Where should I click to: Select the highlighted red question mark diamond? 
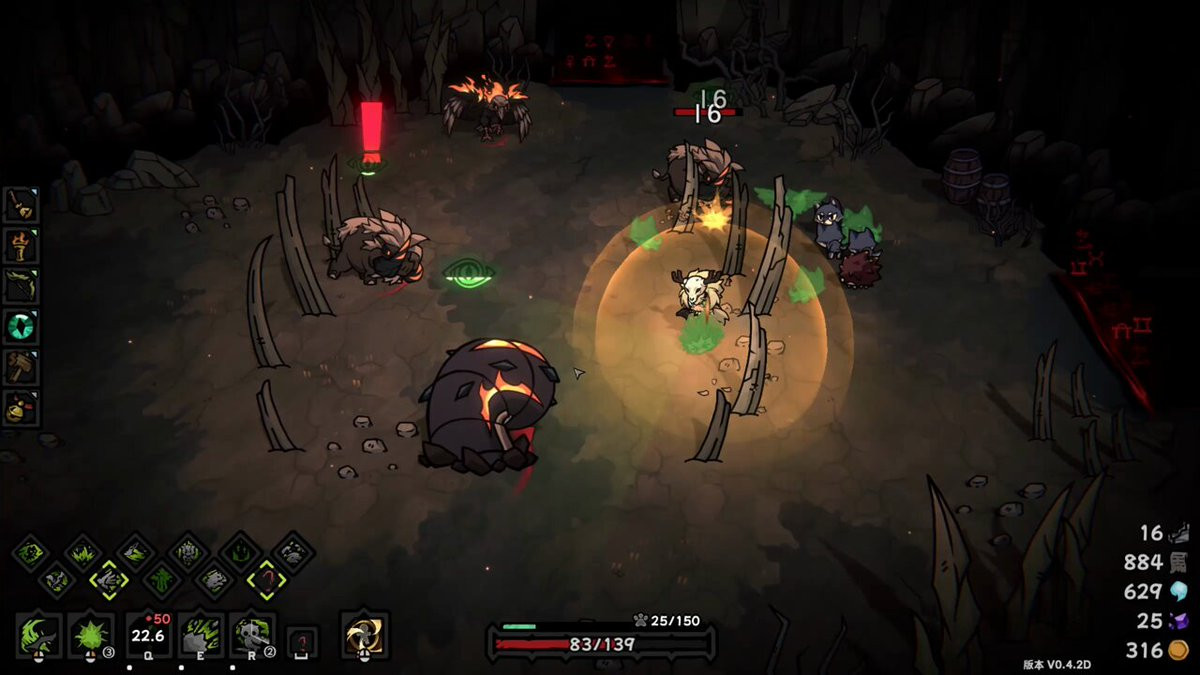coord(265,578)
